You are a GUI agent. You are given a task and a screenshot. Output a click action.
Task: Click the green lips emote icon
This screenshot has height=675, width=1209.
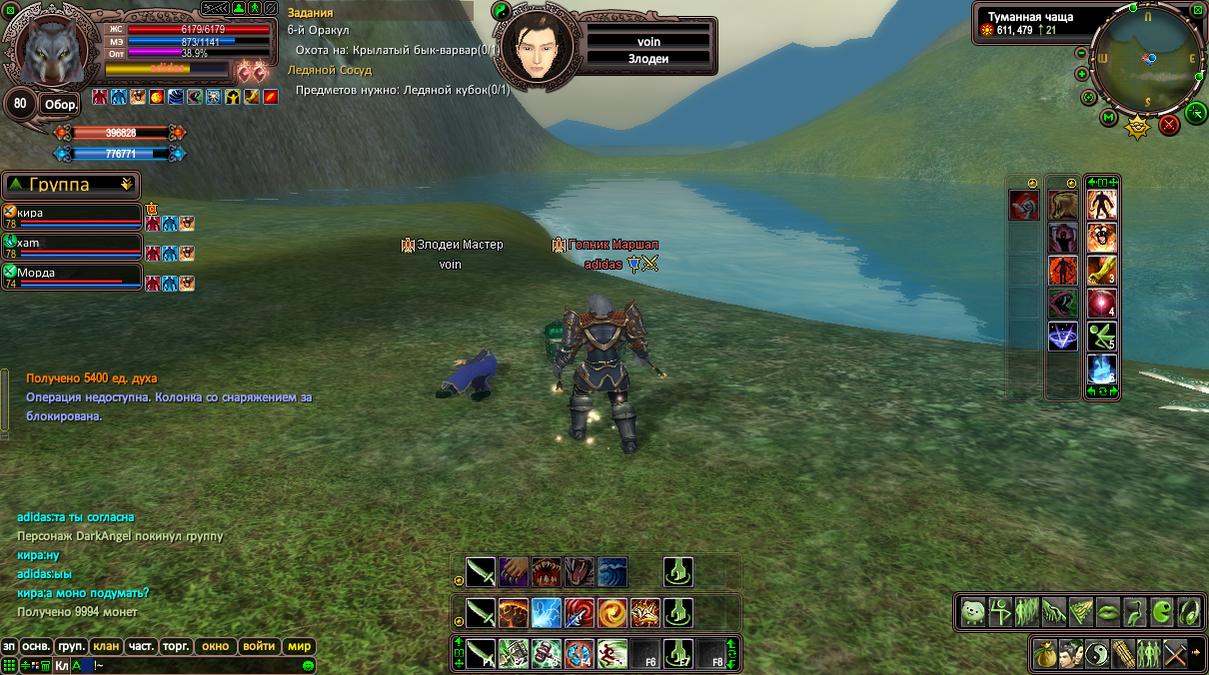coord(1108,611)
